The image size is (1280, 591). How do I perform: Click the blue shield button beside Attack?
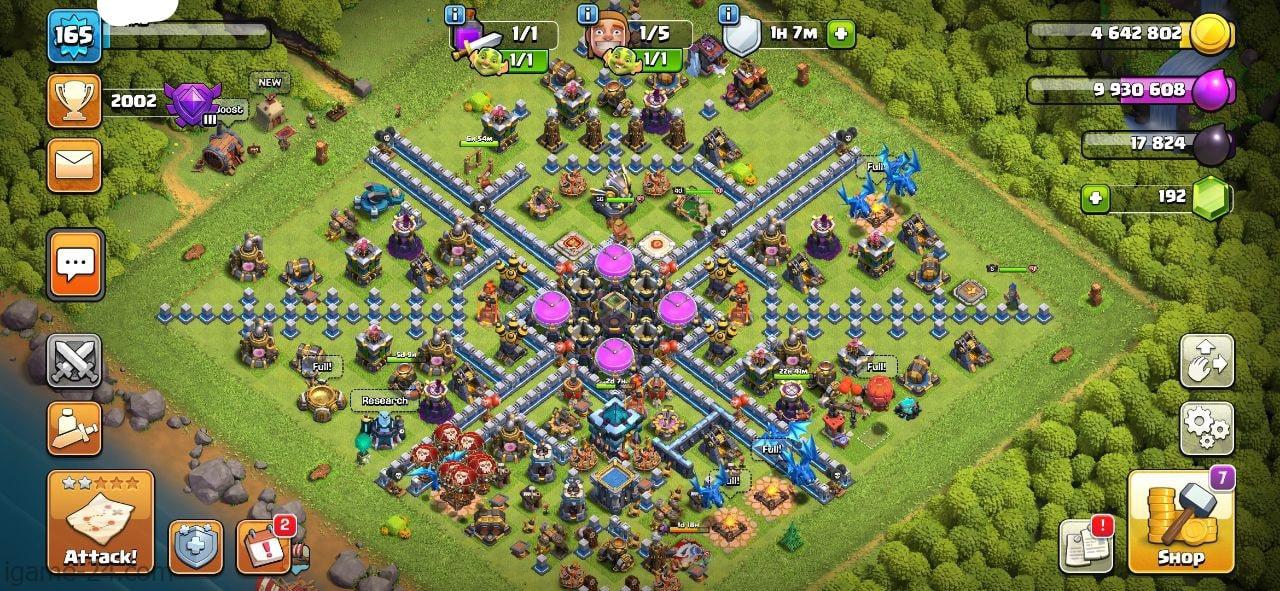195,547
